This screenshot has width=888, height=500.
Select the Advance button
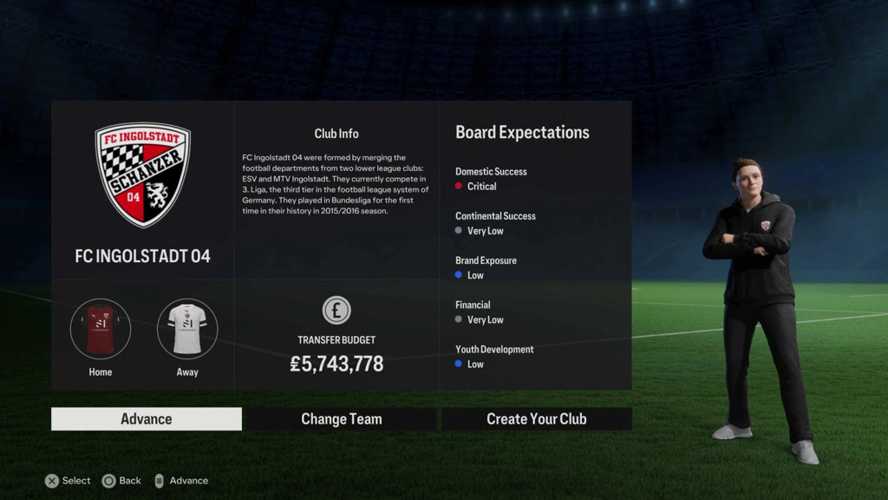pos(146,419)
